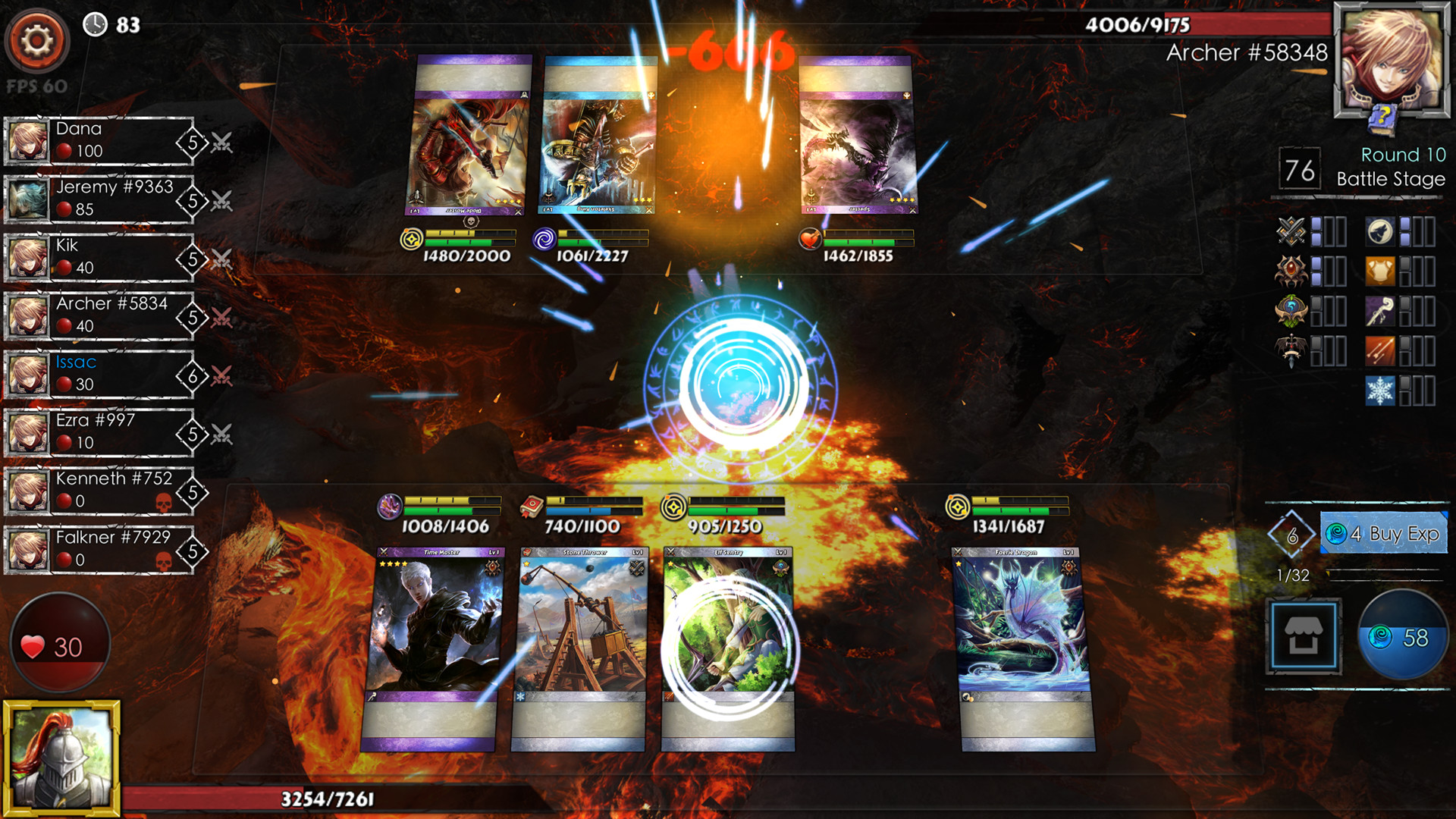
Task: Open the red gem spider emblem icon
Action: click(x=1290, y=271)
